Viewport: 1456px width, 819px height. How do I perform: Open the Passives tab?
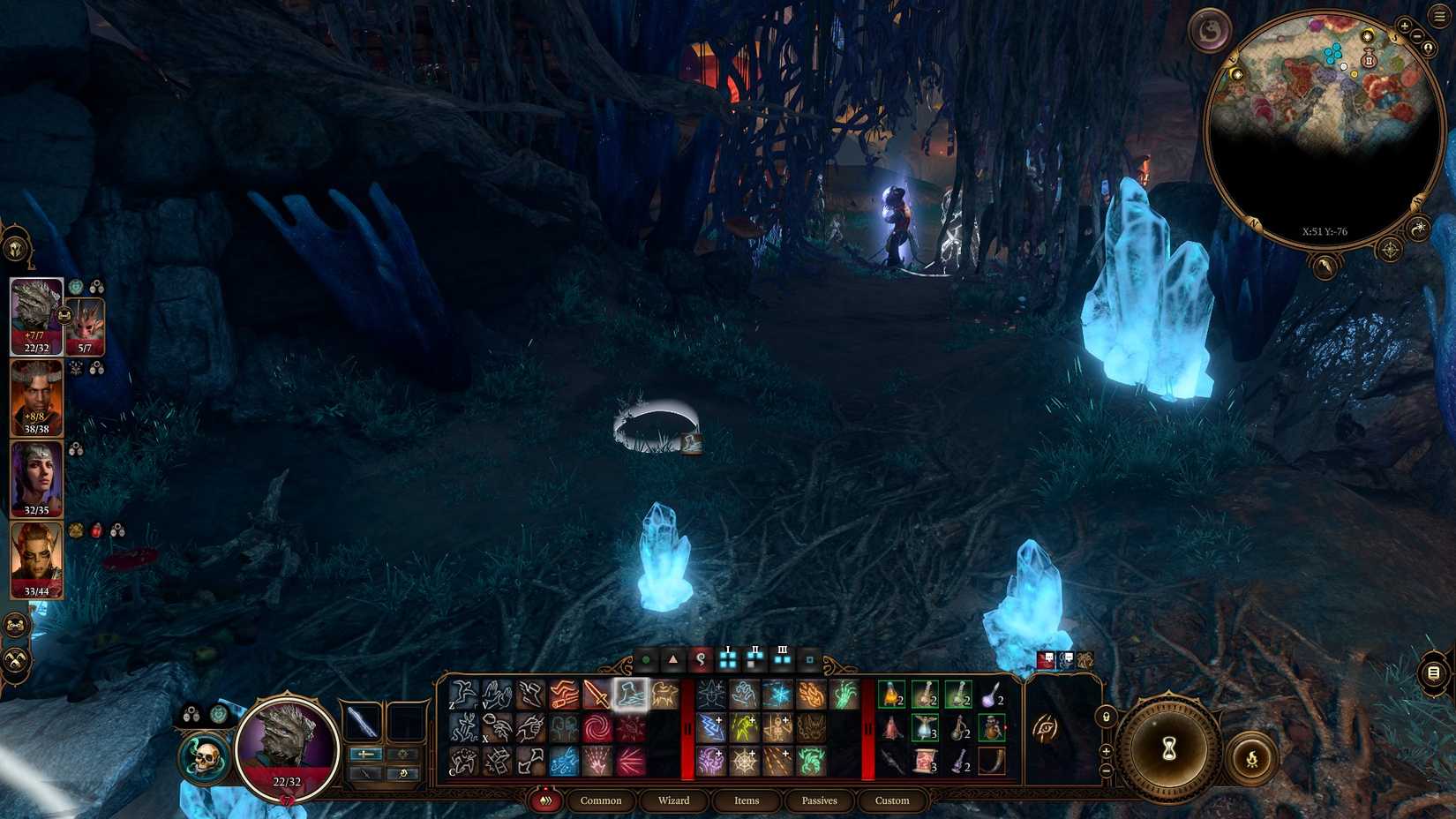(820, 800)
